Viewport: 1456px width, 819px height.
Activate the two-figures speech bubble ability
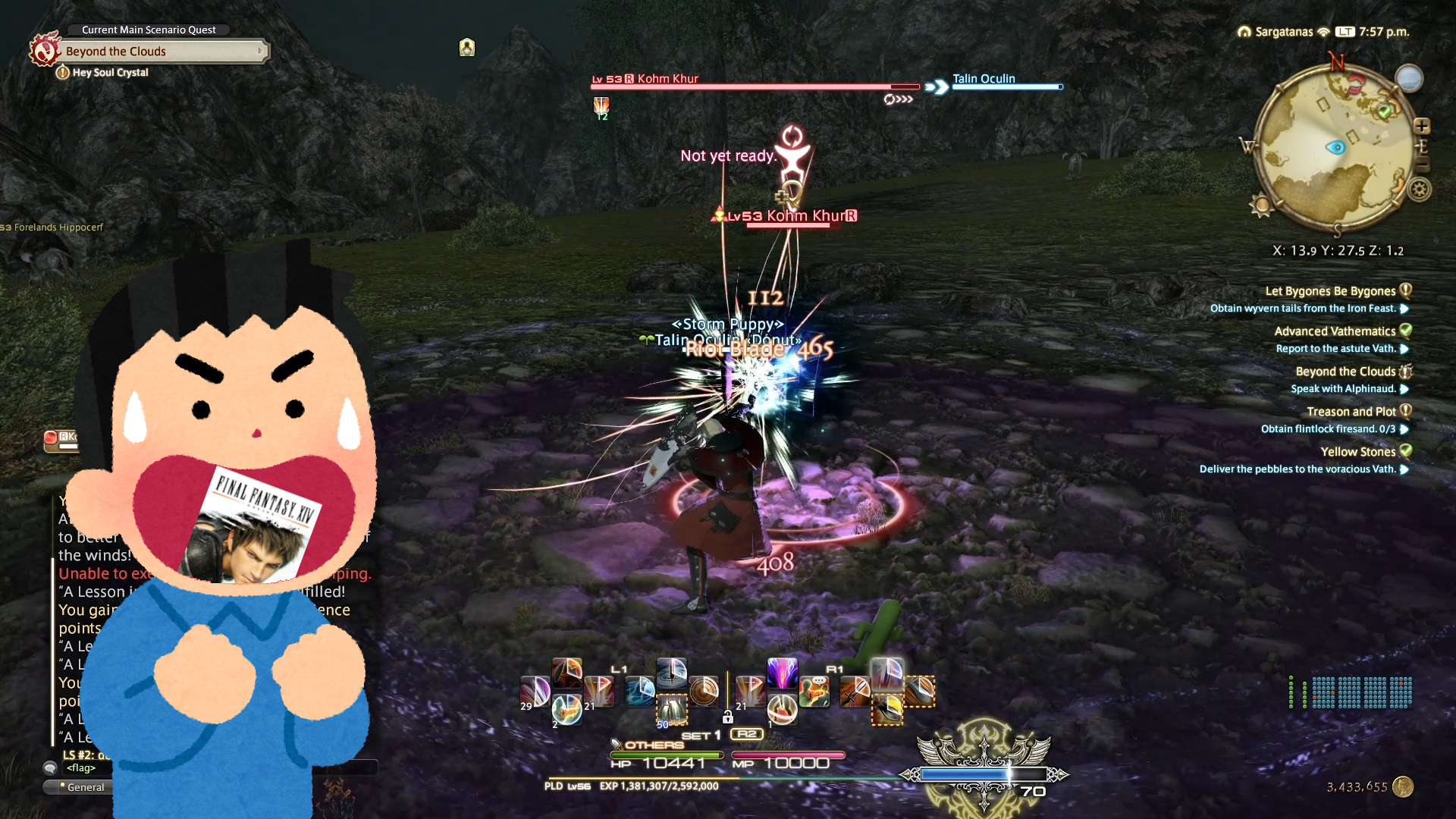pos(814,691)
